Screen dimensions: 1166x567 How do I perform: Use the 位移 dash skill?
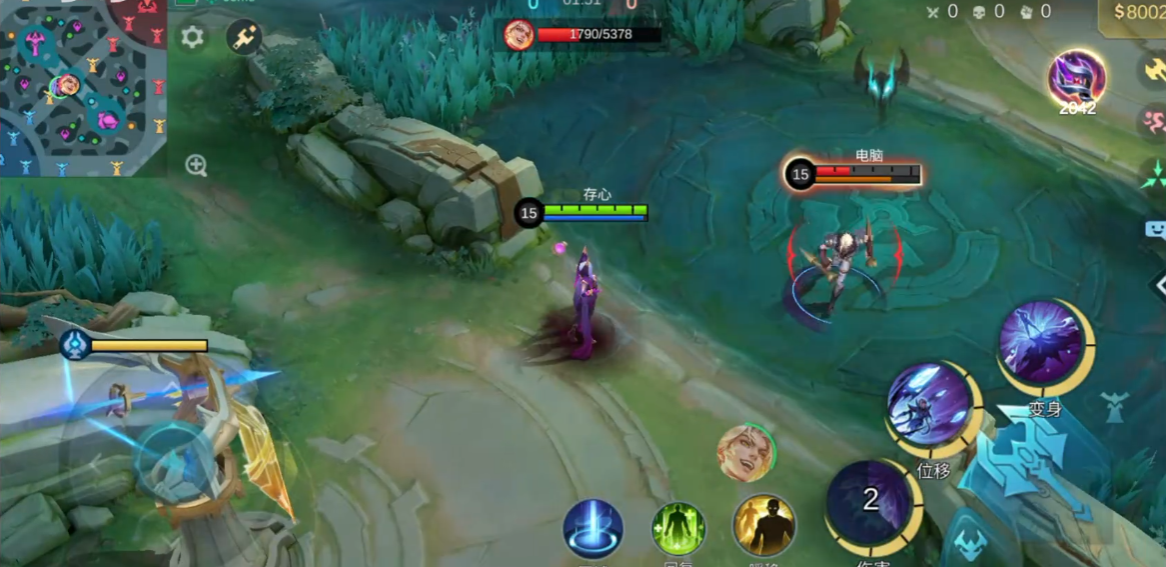click(931, 409)
